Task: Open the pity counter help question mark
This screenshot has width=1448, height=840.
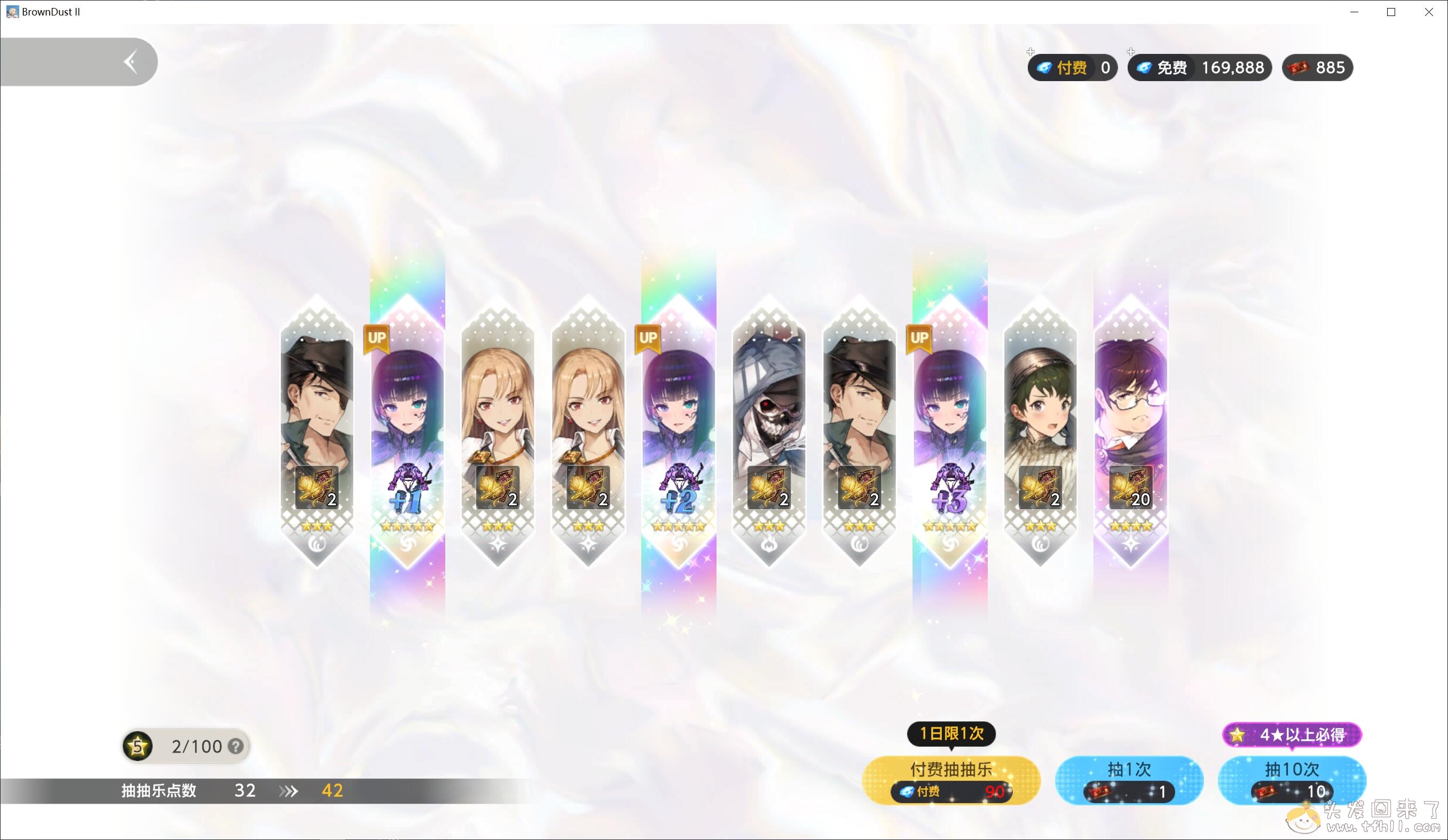Action: [x=235, y=746]
